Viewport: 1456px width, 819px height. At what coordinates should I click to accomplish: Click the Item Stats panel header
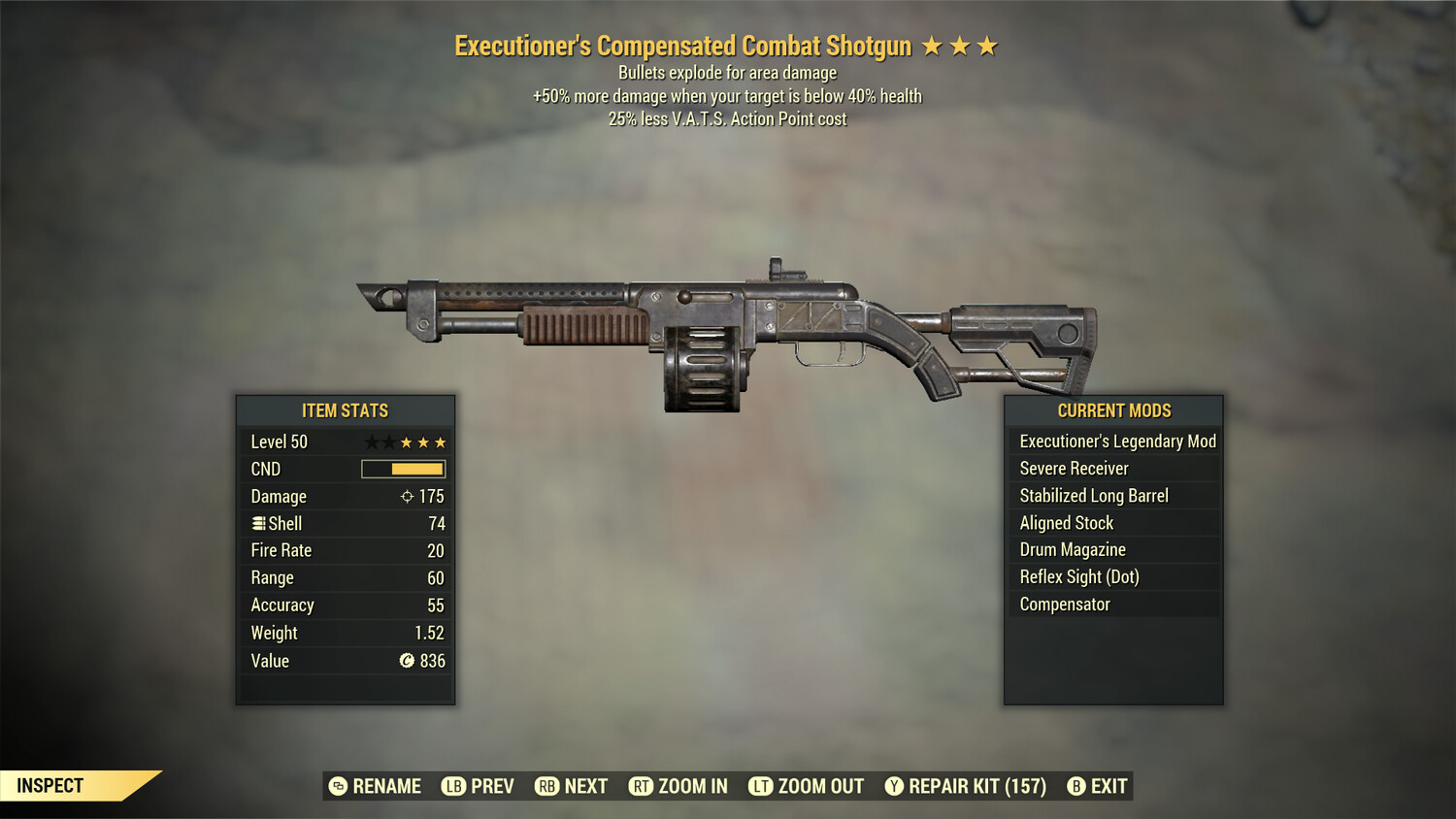[x=345, y=410]
